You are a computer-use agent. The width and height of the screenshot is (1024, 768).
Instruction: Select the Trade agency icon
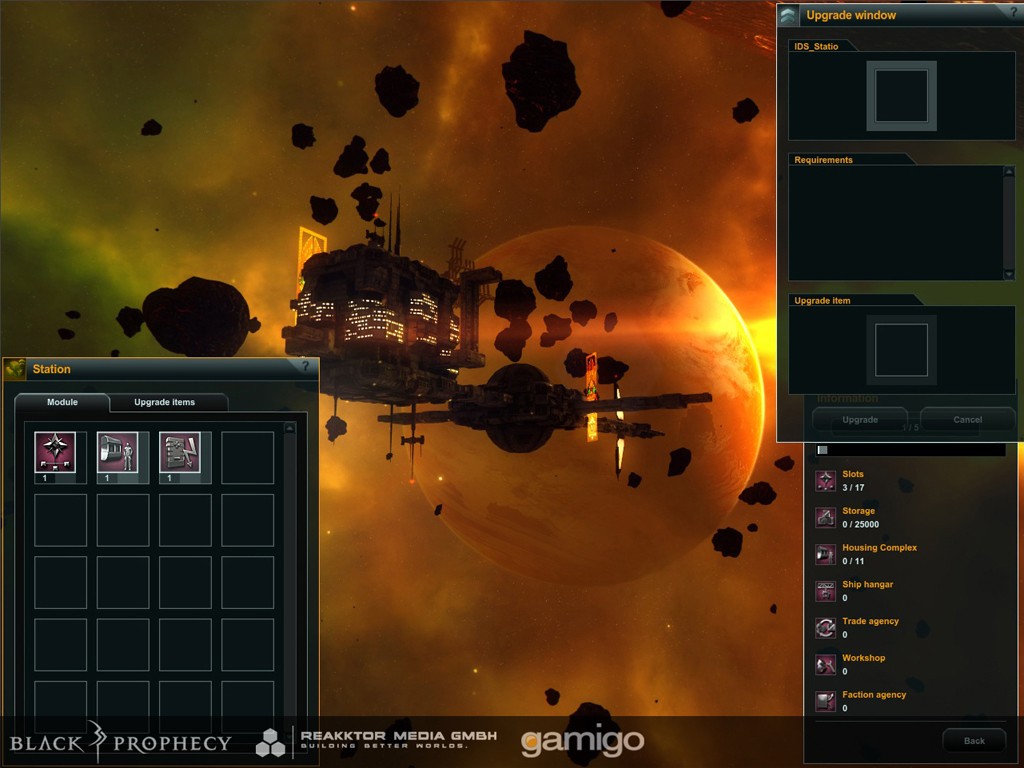coord(826,627)
